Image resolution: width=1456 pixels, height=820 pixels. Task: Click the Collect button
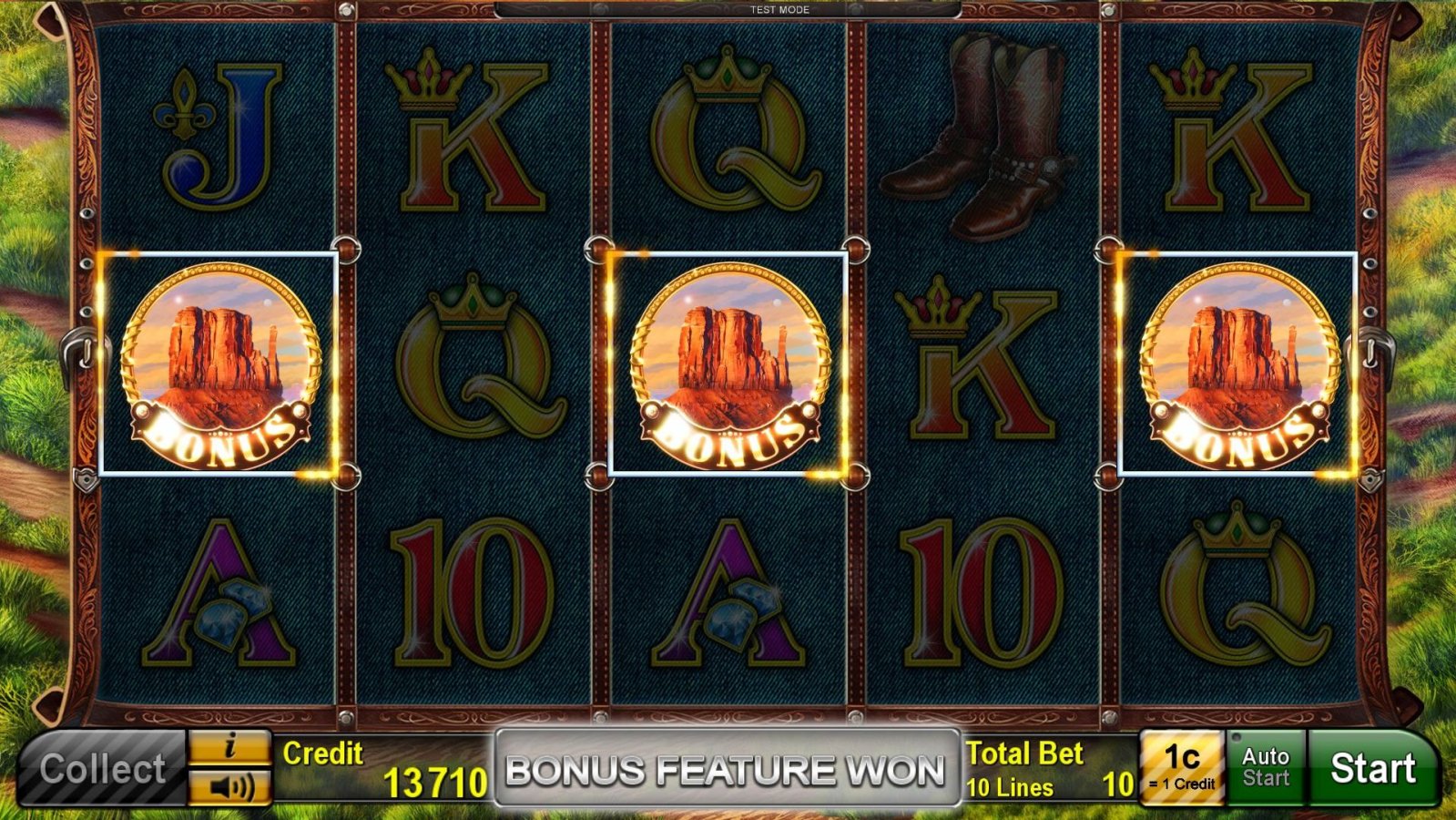tap(102, 769)
